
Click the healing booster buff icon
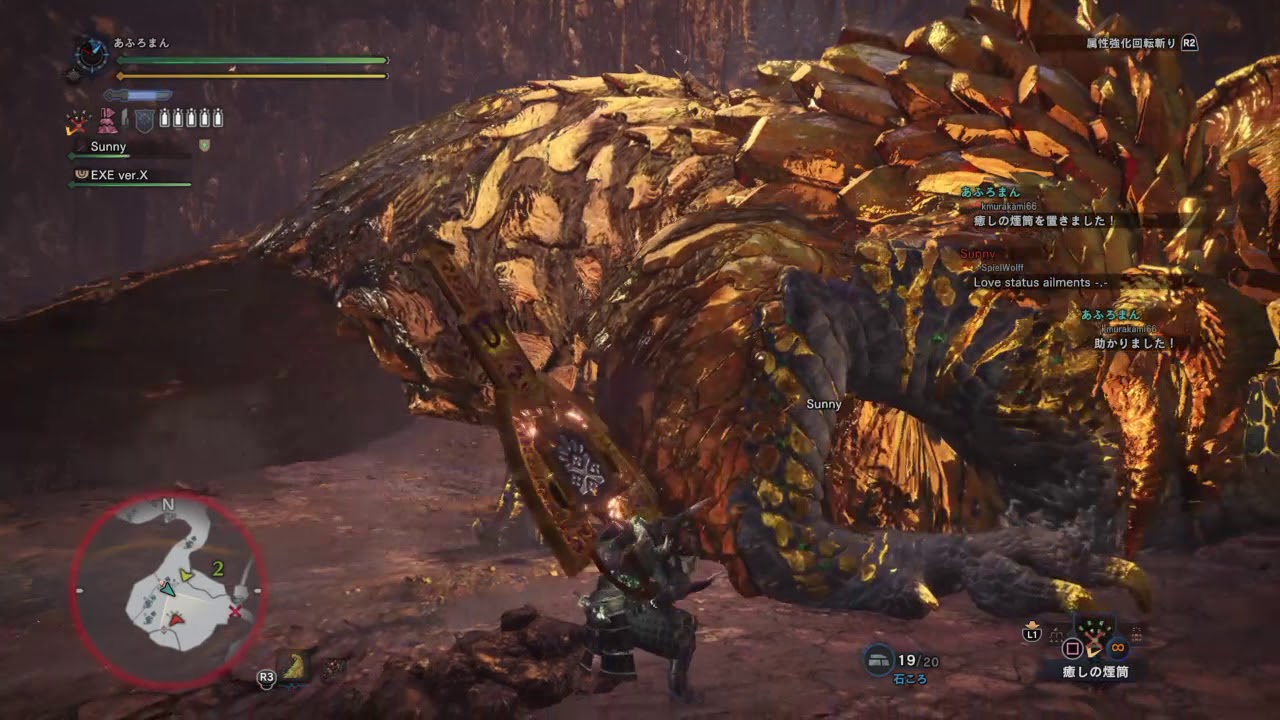point(76,122)
